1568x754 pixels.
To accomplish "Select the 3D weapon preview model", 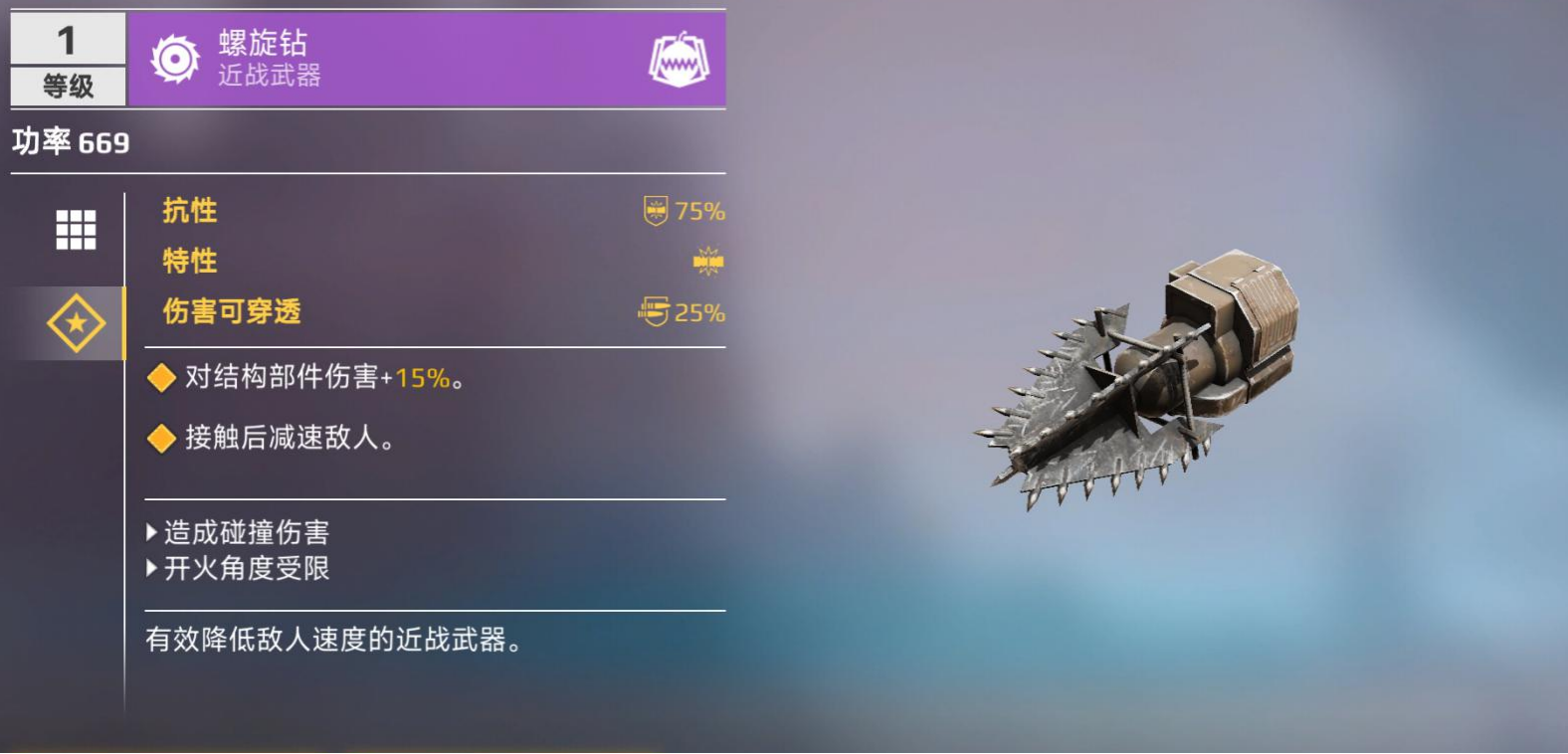I will tap(1134, 378).
